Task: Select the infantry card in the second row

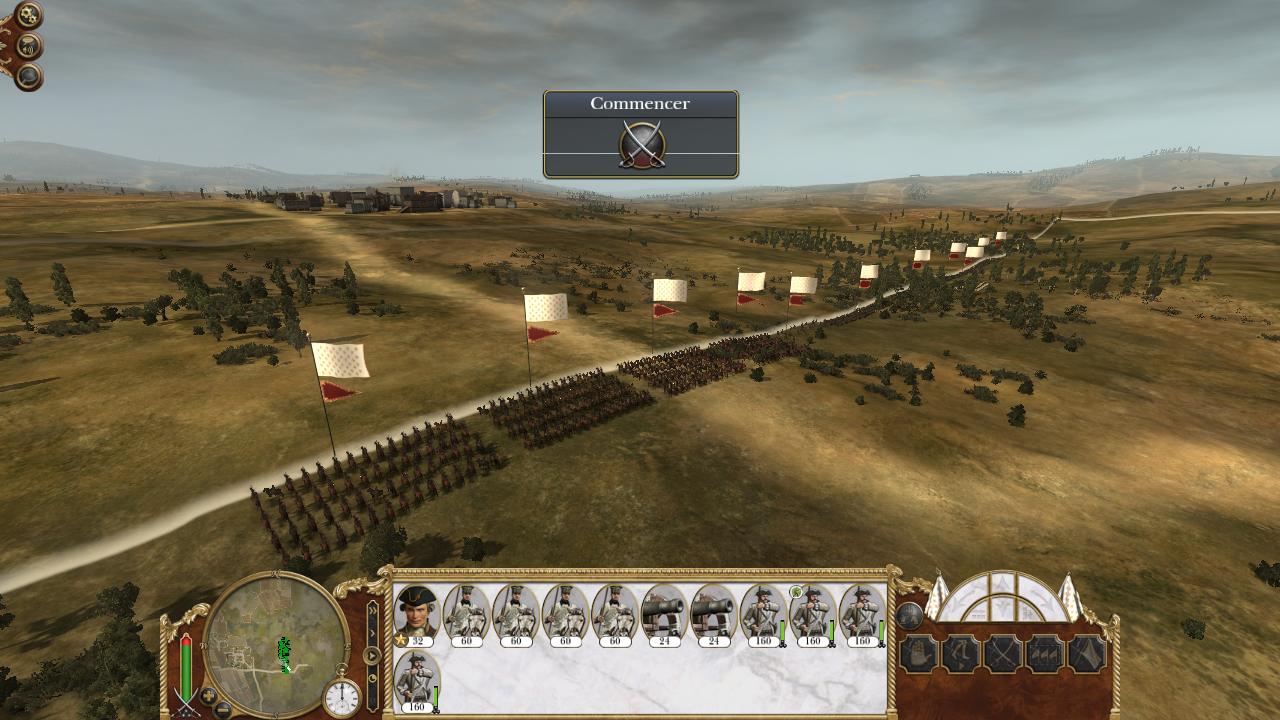Action: 416,681
